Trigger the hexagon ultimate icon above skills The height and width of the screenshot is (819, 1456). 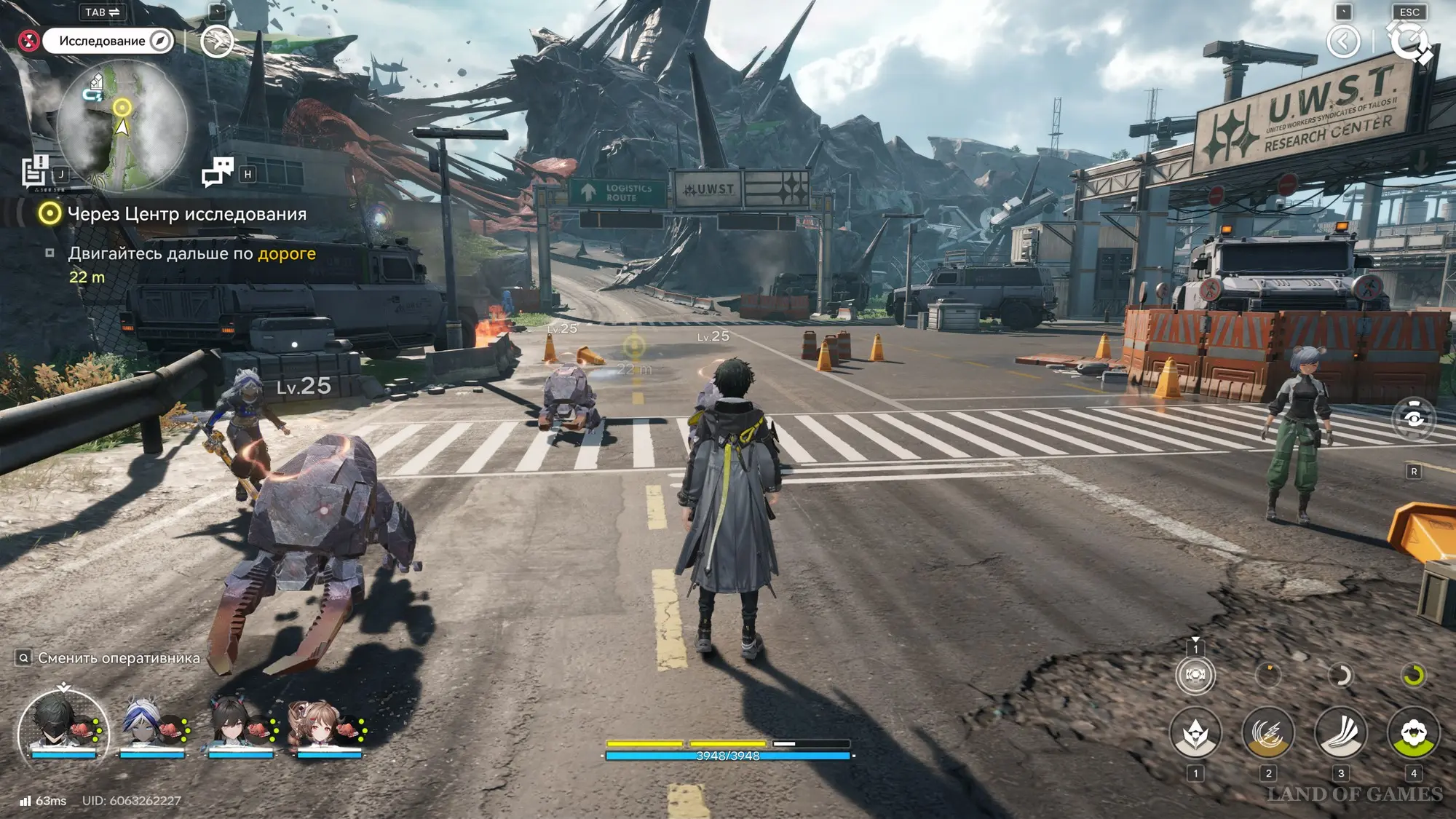[x=1195, y=675]
